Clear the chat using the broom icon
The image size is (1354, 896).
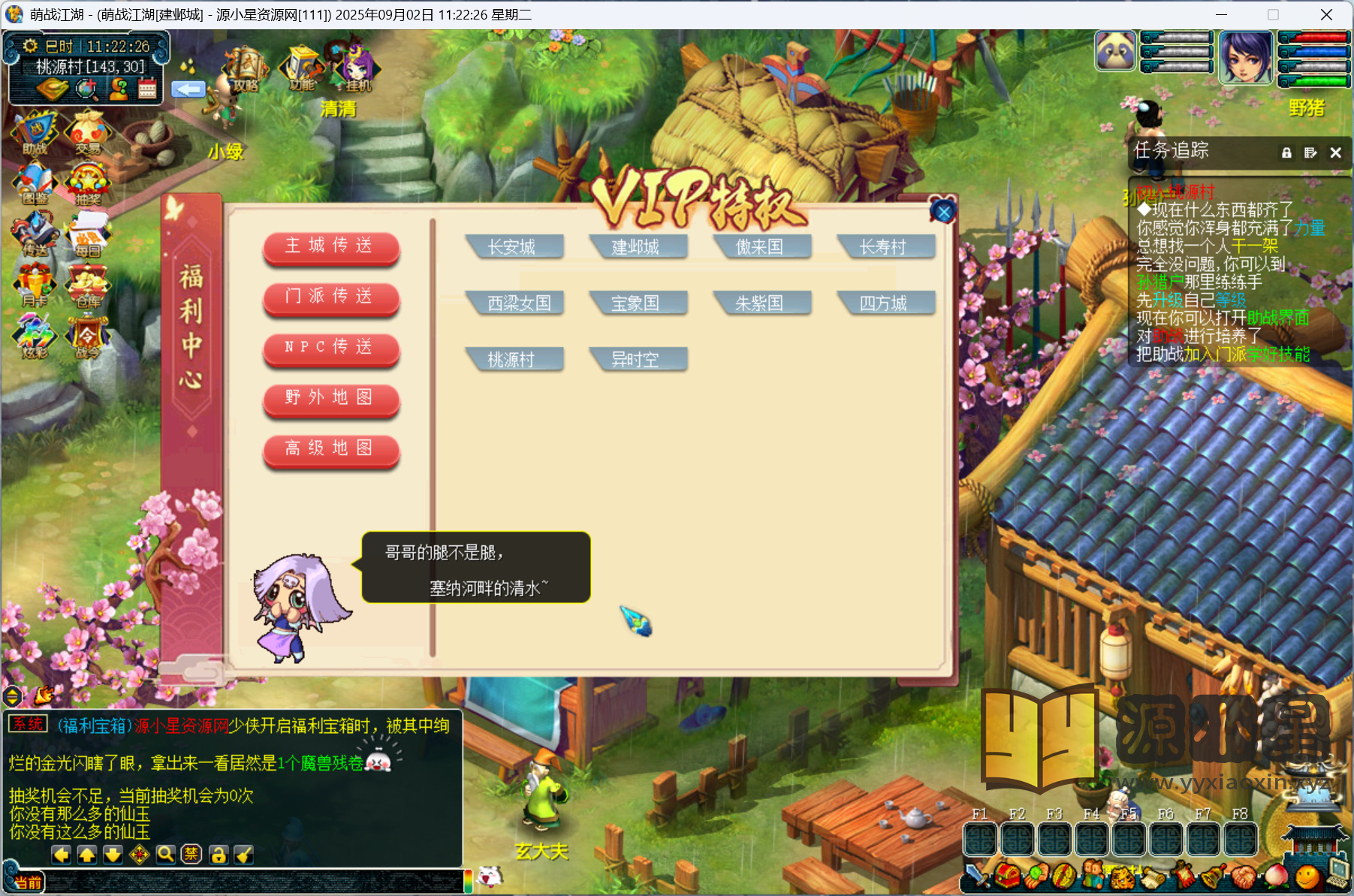tap(243, 855)
